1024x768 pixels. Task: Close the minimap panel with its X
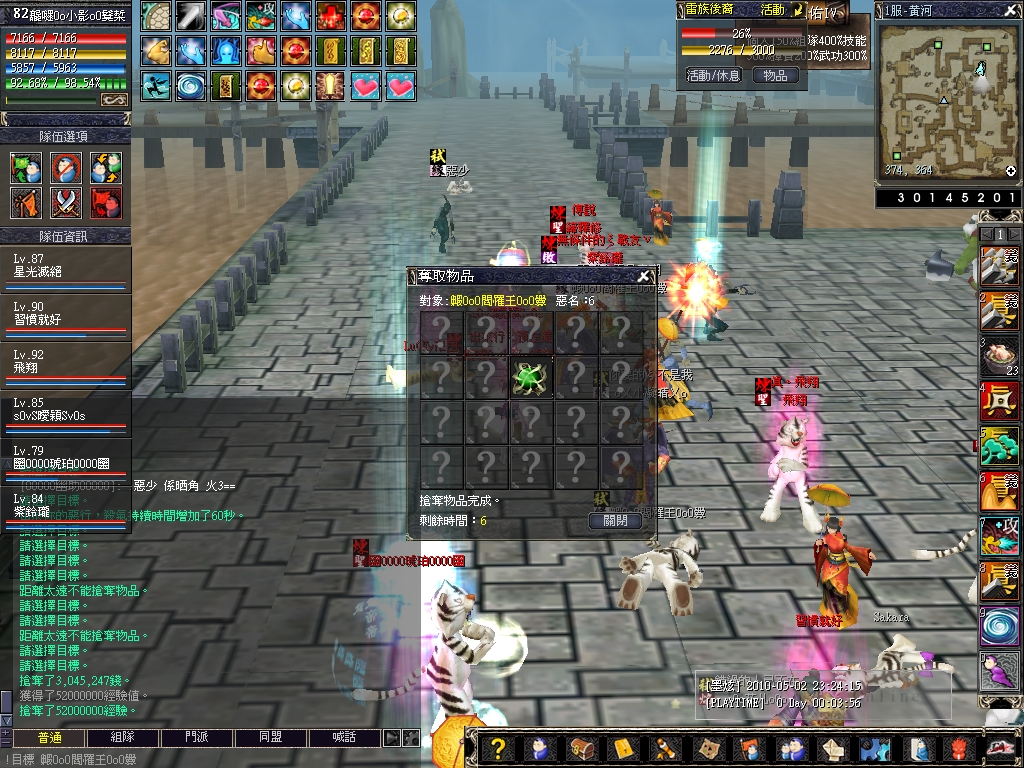[1012, 9]
